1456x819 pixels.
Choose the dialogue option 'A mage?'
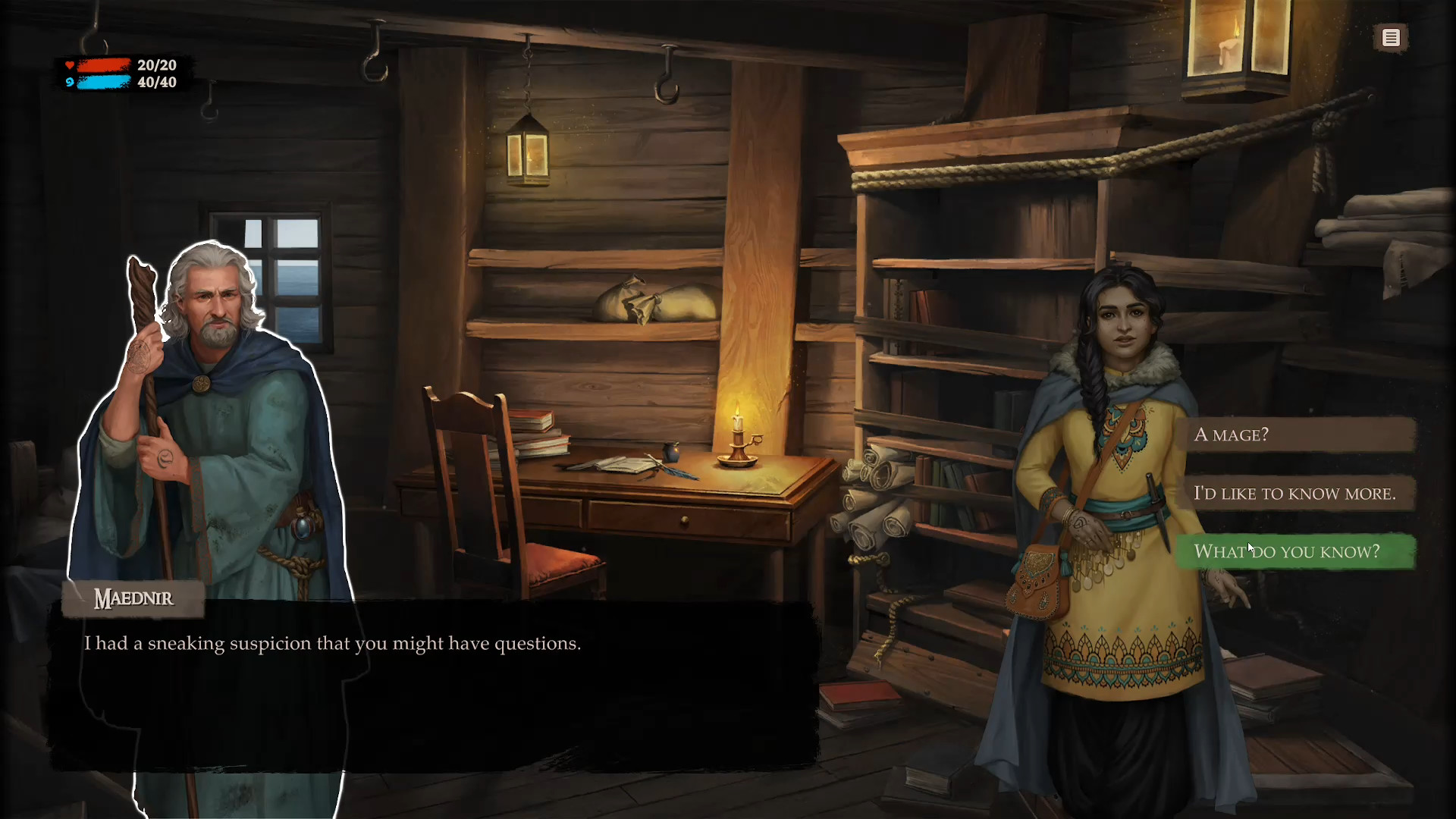click(x=1297, y=435)
